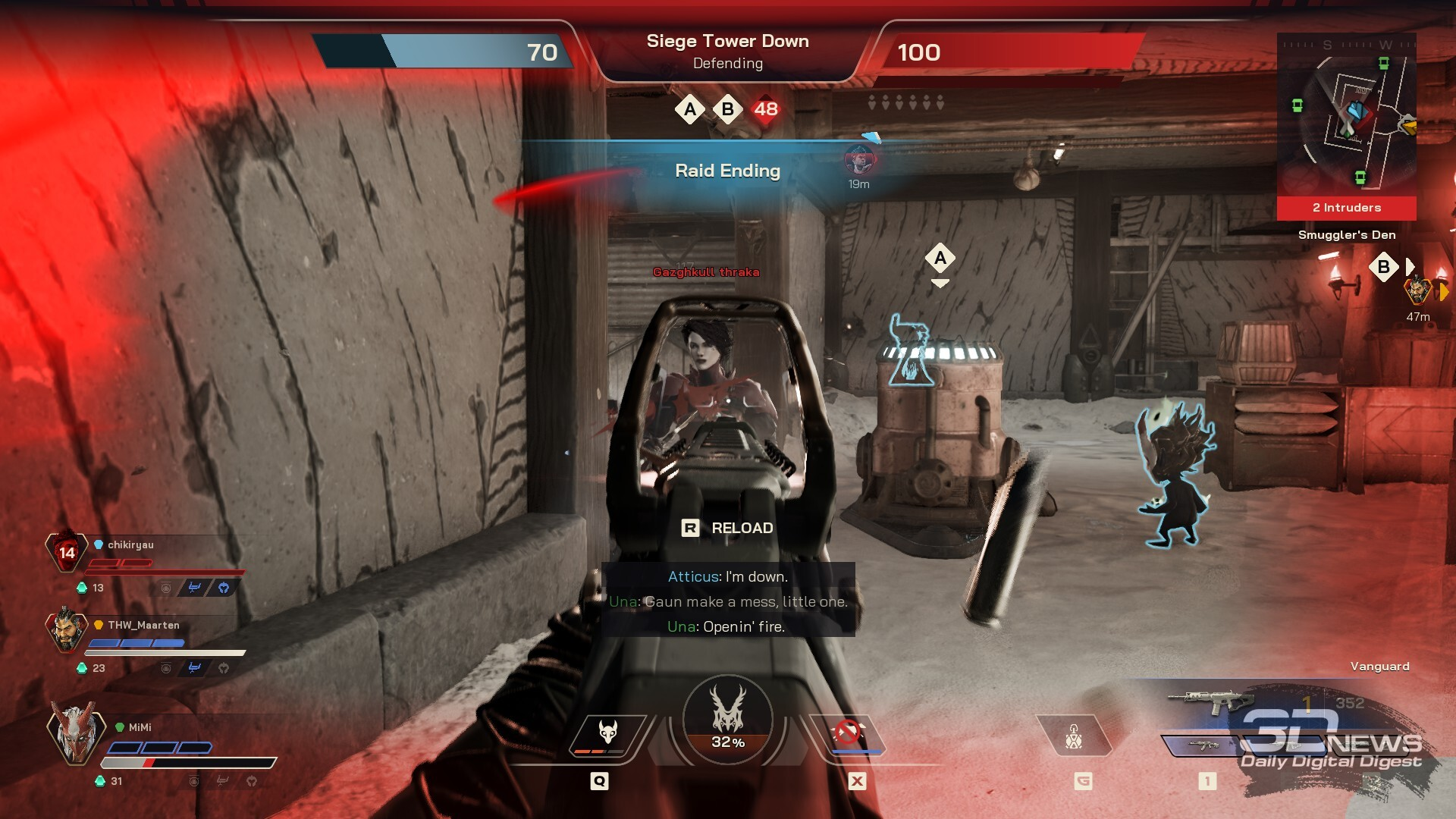Switch to the secondary weapon slot
This screenshot has height=819, width=1456.
point(1204,745)
